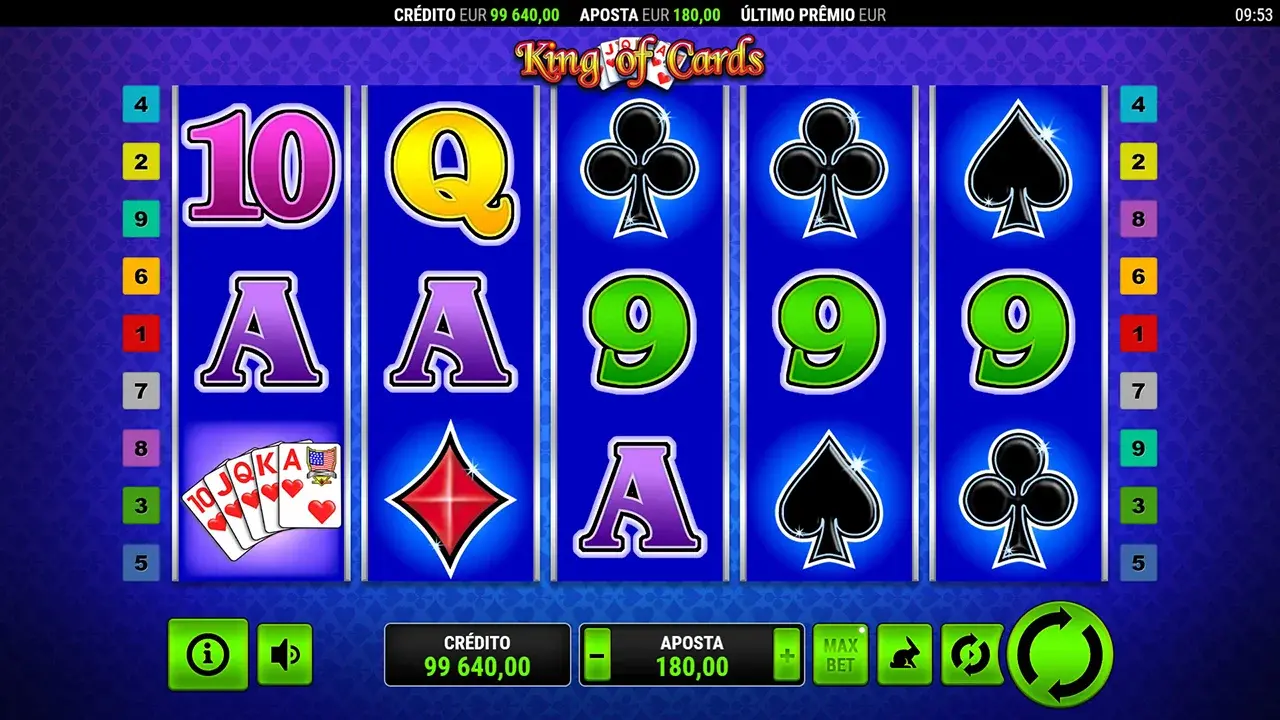Viewport: 1280px width, 720px height.
Task: Activate autostart with the circular arrows icon
Action: coord(970,652)
